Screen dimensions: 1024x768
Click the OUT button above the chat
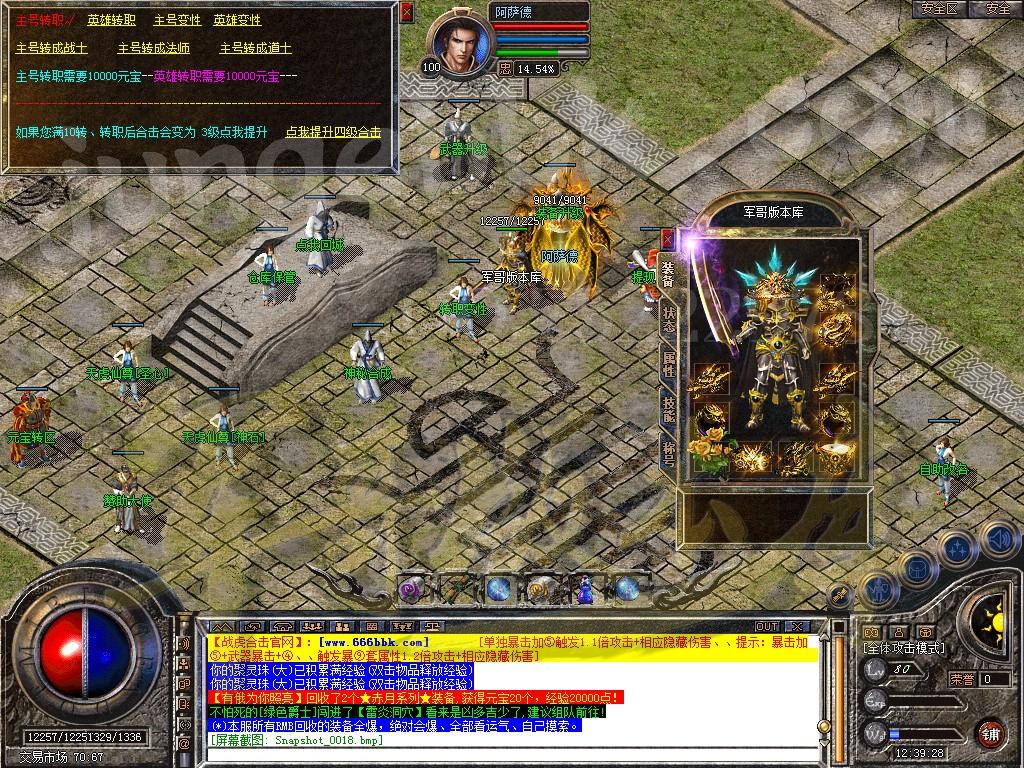(x=767, y=627)
